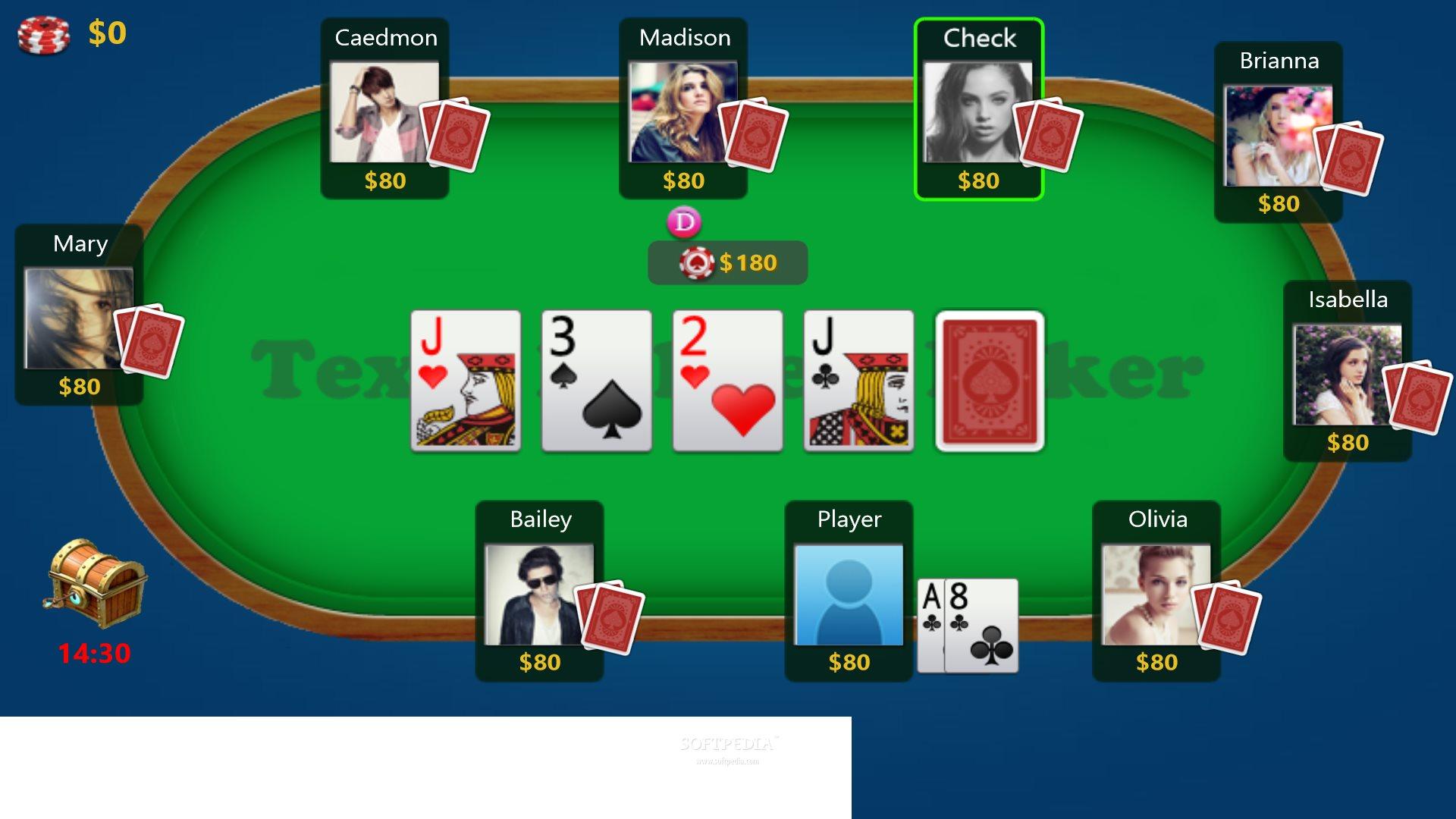The height and width of the screenshot is (819, 1456).
Task: Open the treasure chest bonus
Action: point(96,582)
